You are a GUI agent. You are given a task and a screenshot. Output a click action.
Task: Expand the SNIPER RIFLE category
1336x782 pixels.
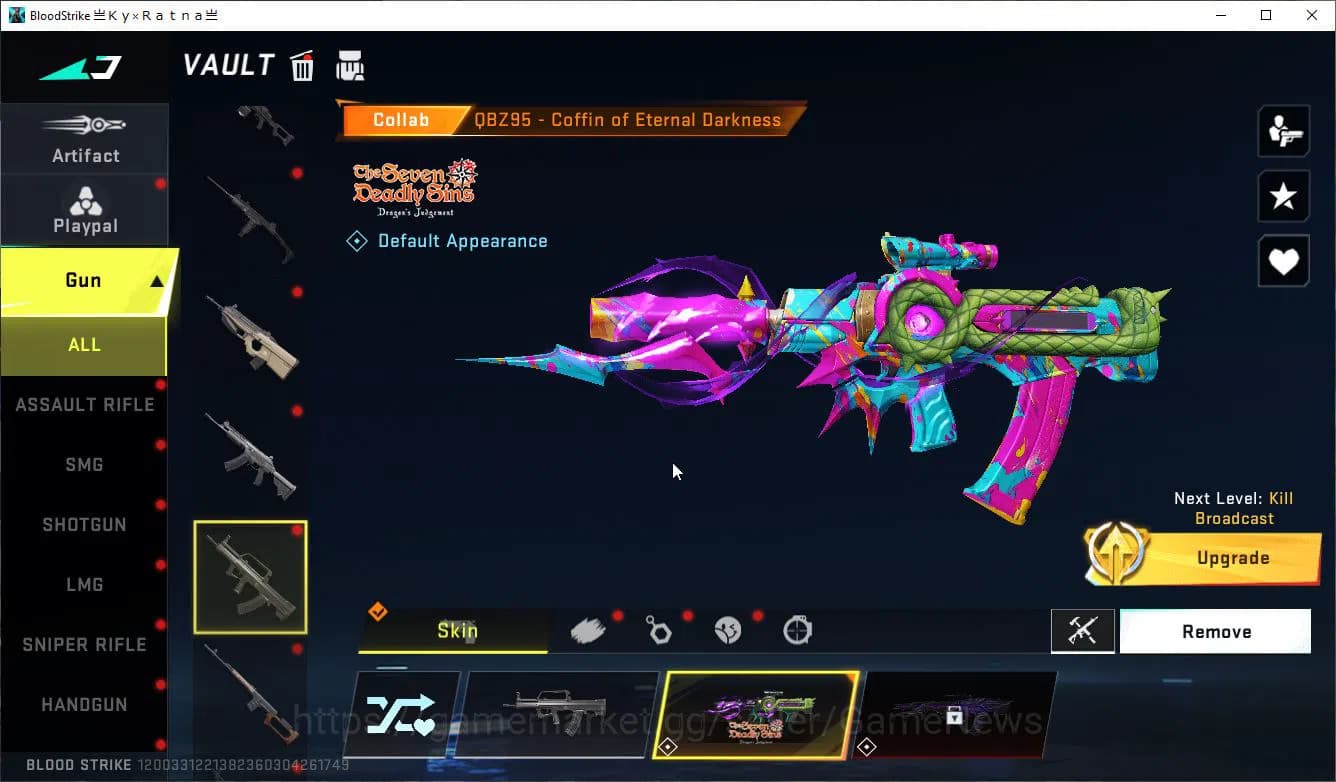(x=84, y=644)
